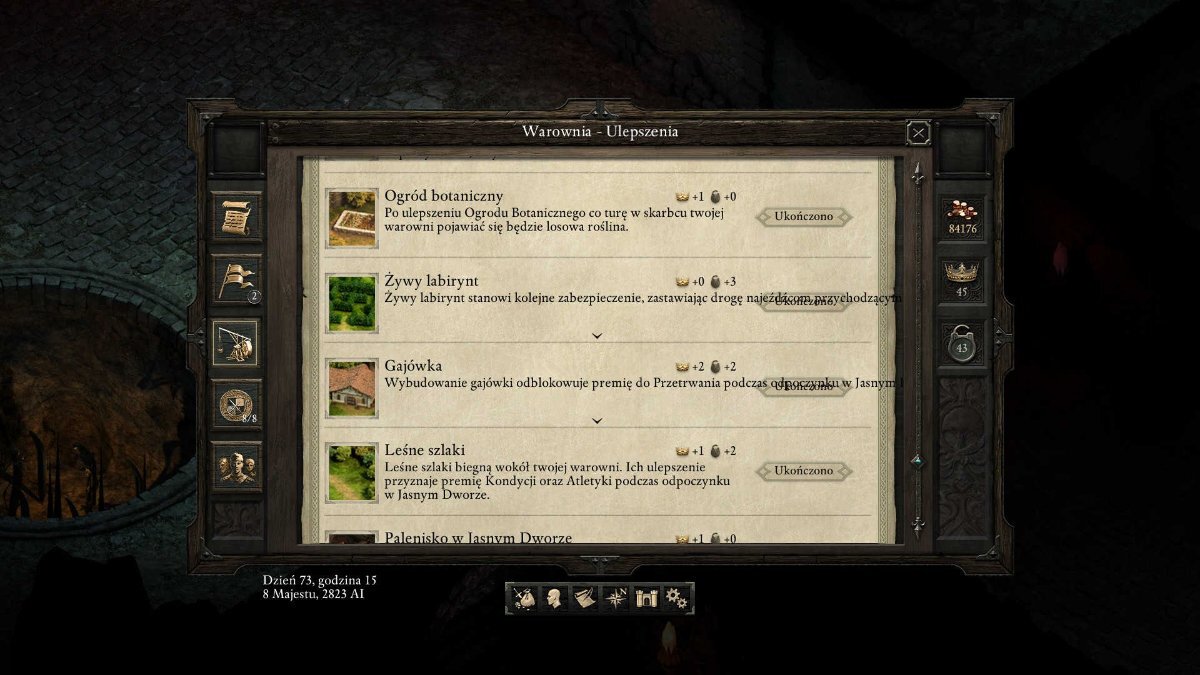The width and height of the screenshot is (1200, 675).
Task: Open the shield emblem tab
Action: click(237, 404)
